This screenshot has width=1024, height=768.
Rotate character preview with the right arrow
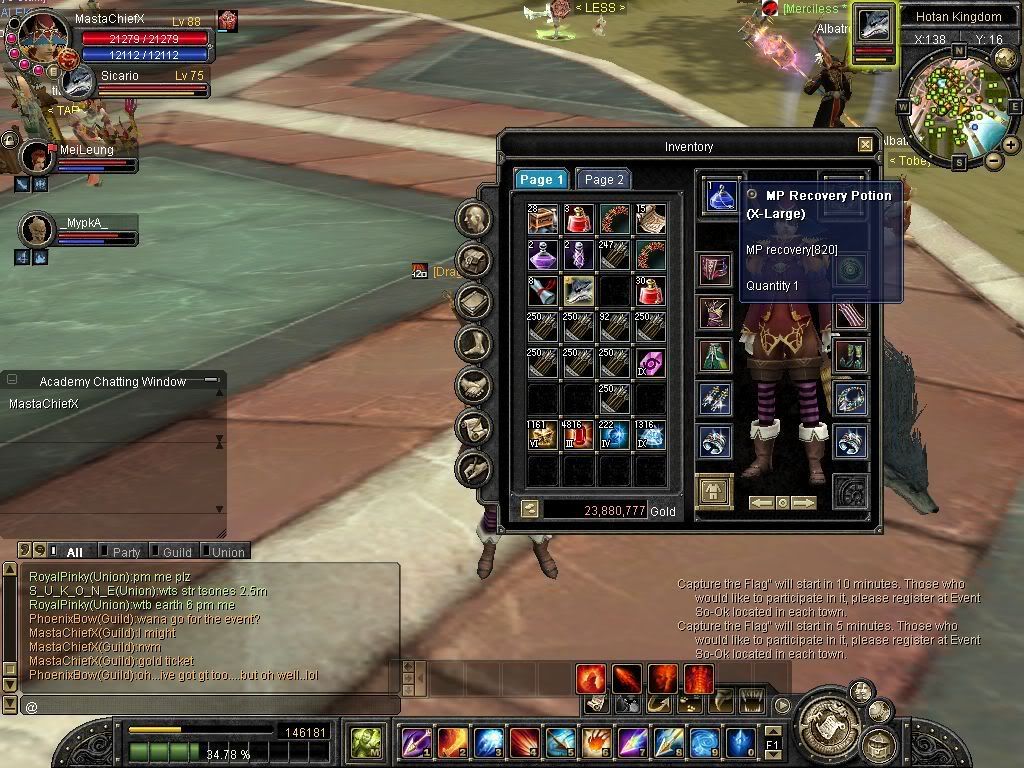[x=804, y=503]
